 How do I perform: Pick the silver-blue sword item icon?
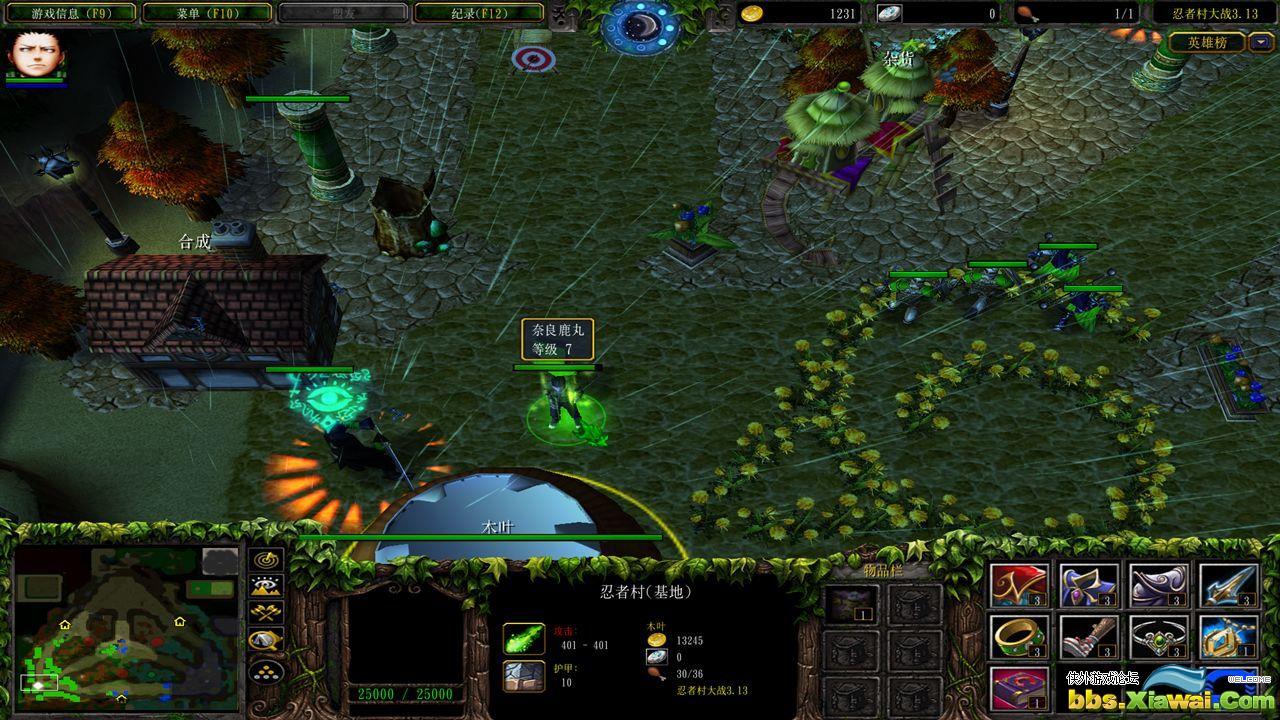point(1229,586)
